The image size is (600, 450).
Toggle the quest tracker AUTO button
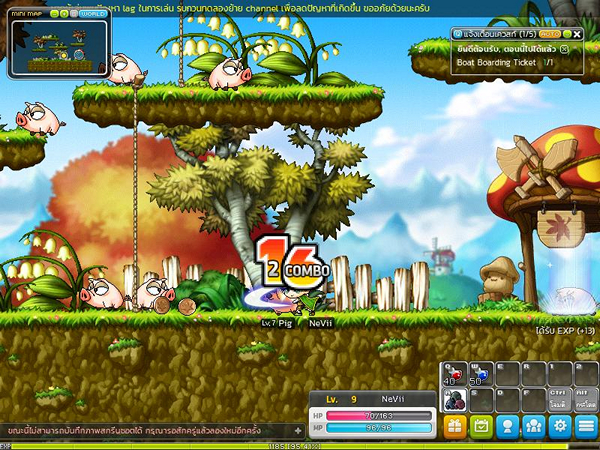[x=550, y=33]
